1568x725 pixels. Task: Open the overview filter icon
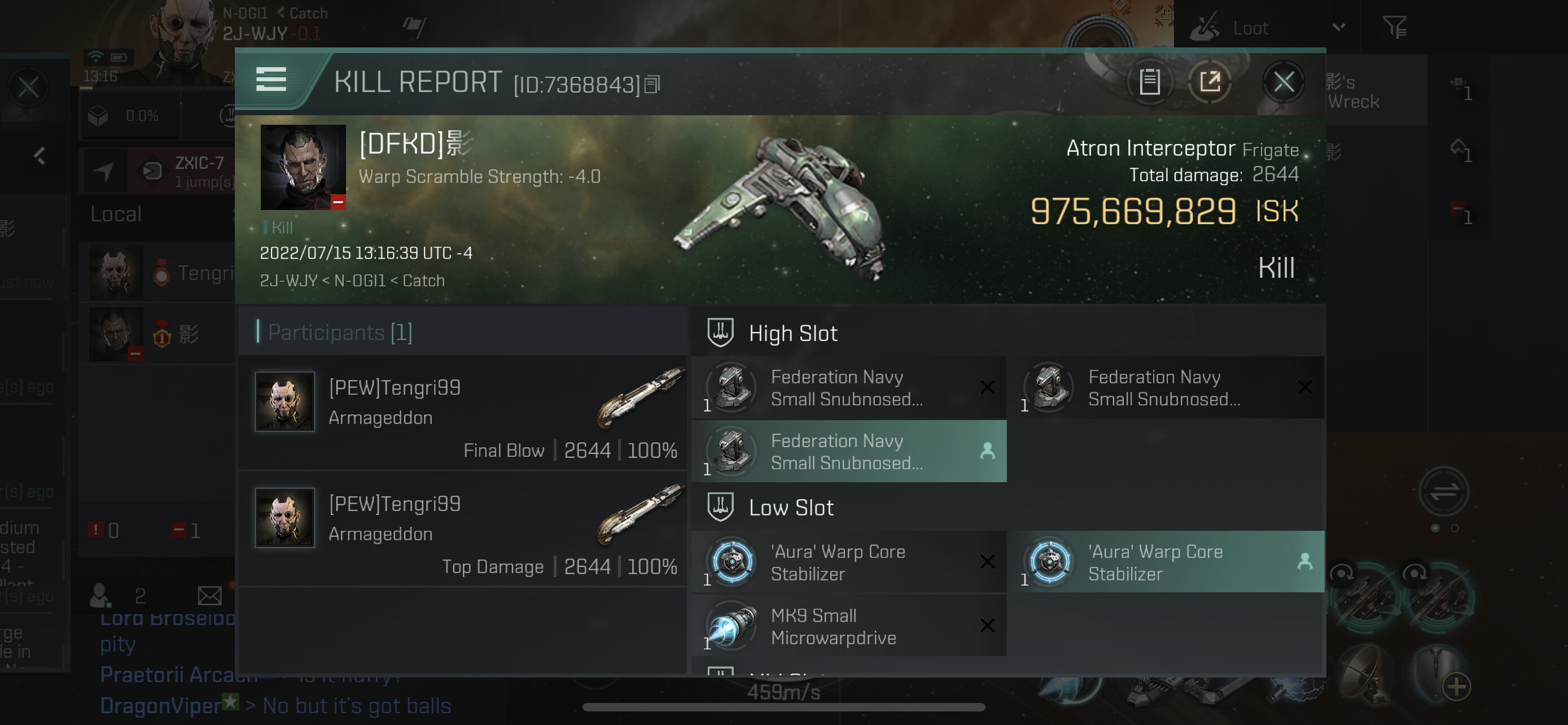pos(1394,28)
